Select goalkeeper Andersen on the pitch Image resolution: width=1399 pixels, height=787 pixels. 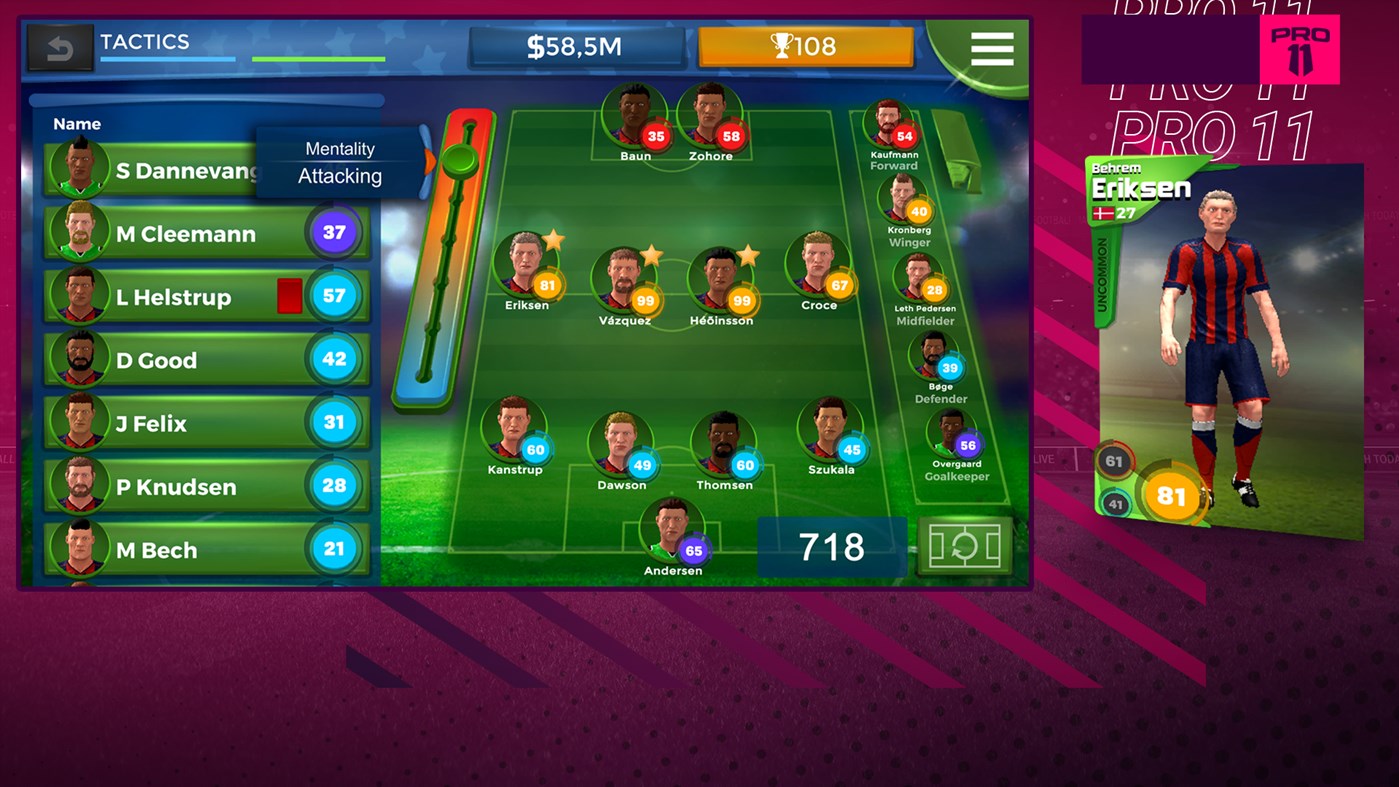[x=674, y=528]
